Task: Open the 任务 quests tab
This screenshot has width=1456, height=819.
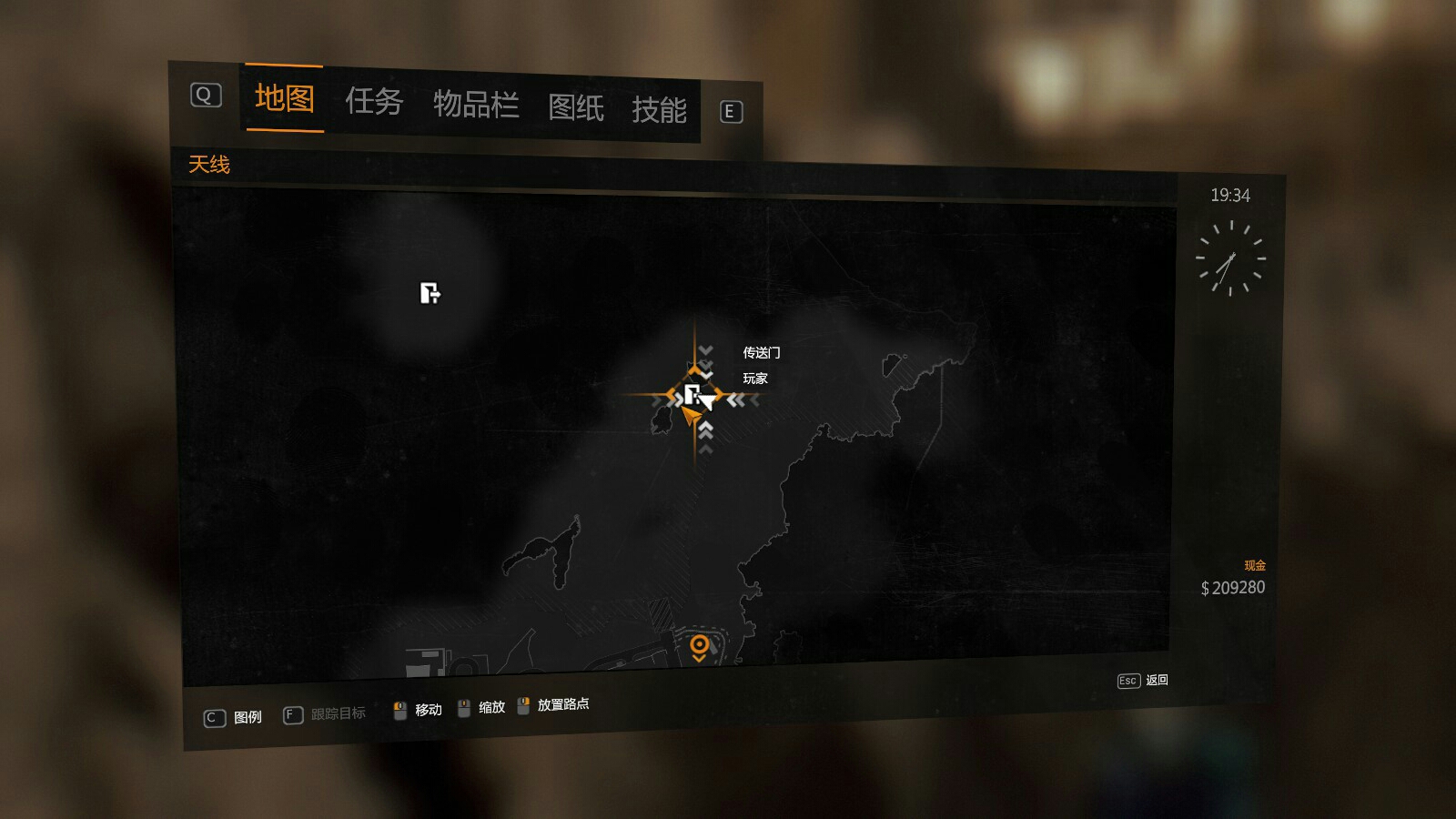Action: (x=373, y=102)
